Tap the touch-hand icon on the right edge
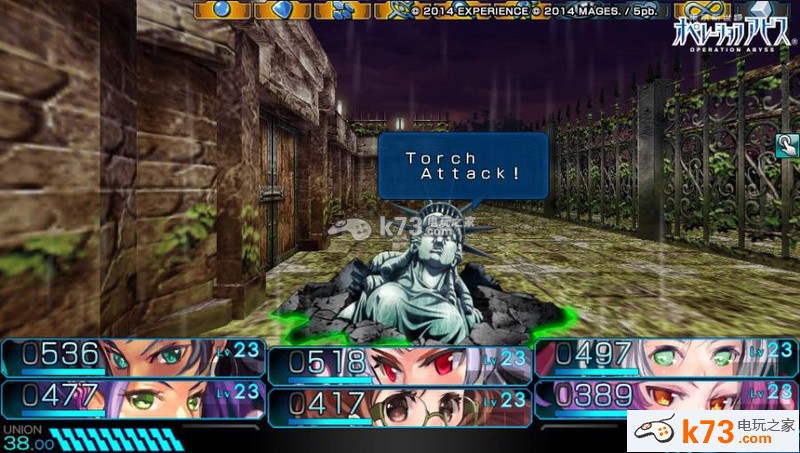This screenshot has height=453, width=800. pyautogui.click(x=785, y=147)
